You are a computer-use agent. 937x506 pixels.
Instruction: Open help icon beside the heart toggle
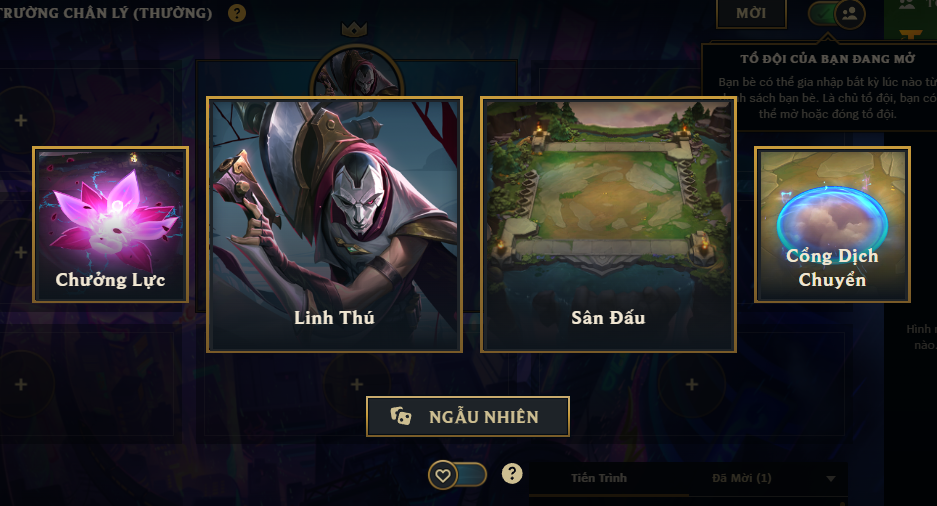512,474
